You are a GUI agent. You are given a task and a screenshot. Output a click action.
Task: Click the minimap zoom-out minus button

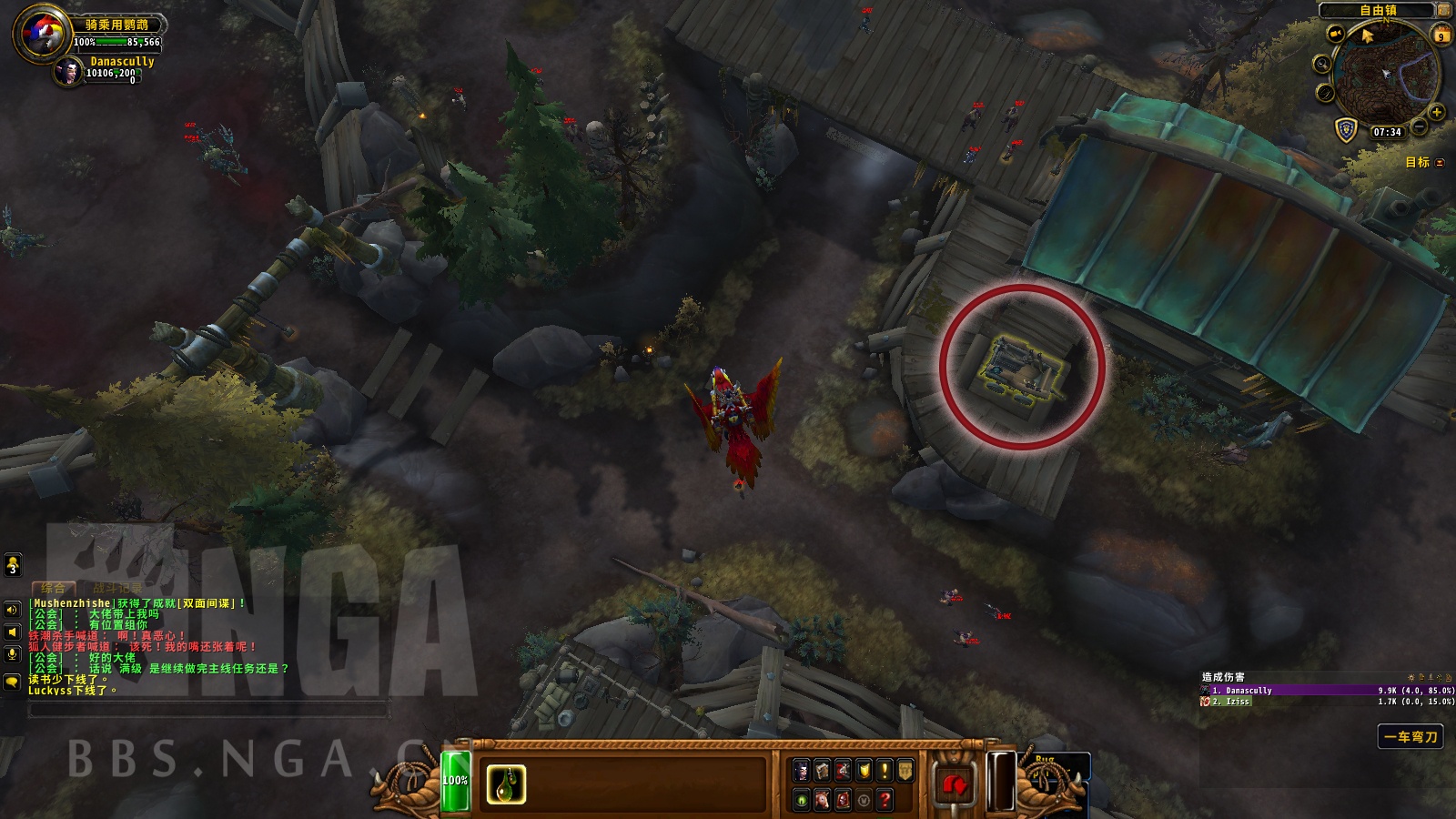click(x=1419, y=126)
